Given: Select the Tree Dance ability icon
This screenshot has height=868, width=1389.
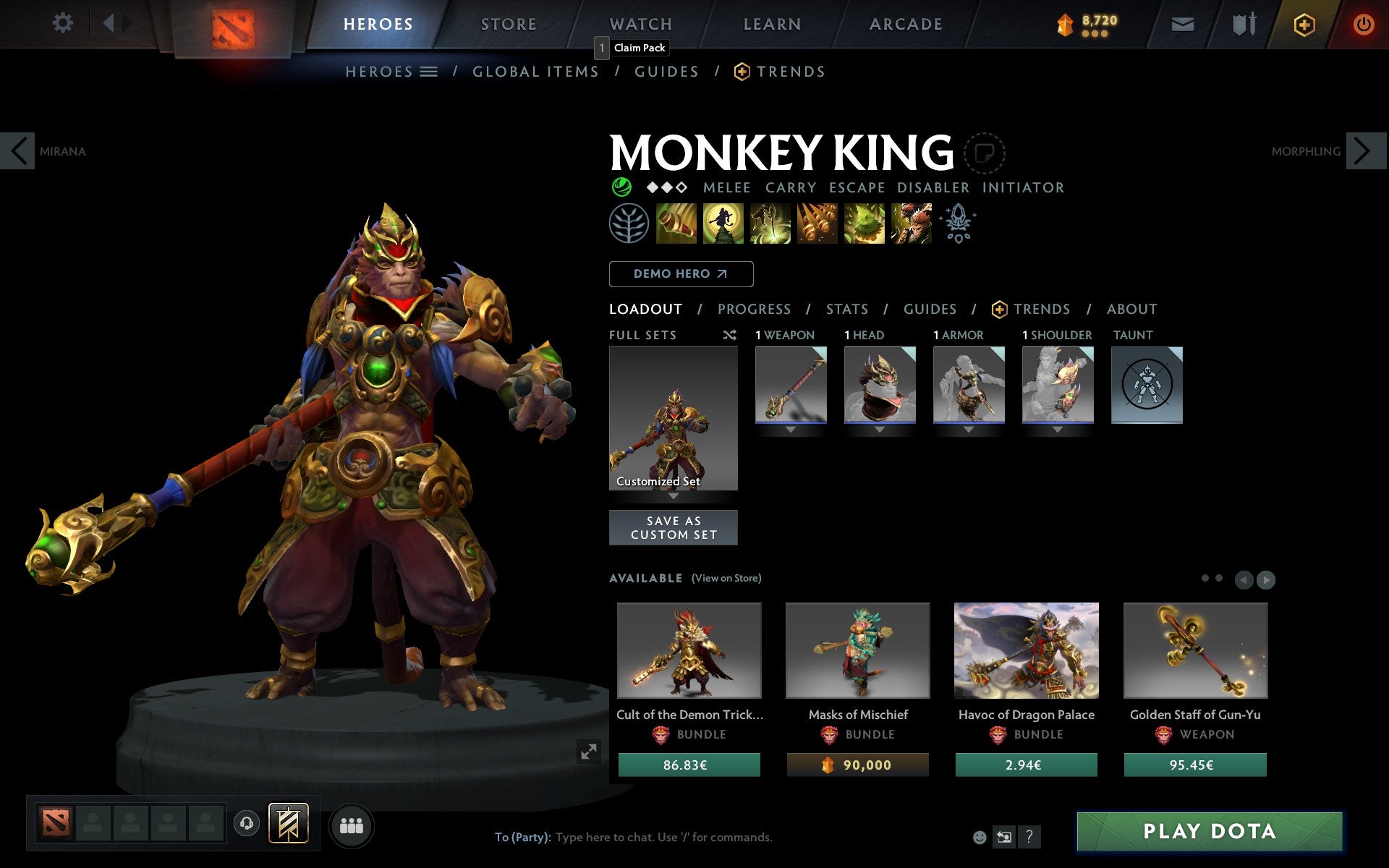Looking at the screenshot, I should pyautogui.click(x=723, y=224).
